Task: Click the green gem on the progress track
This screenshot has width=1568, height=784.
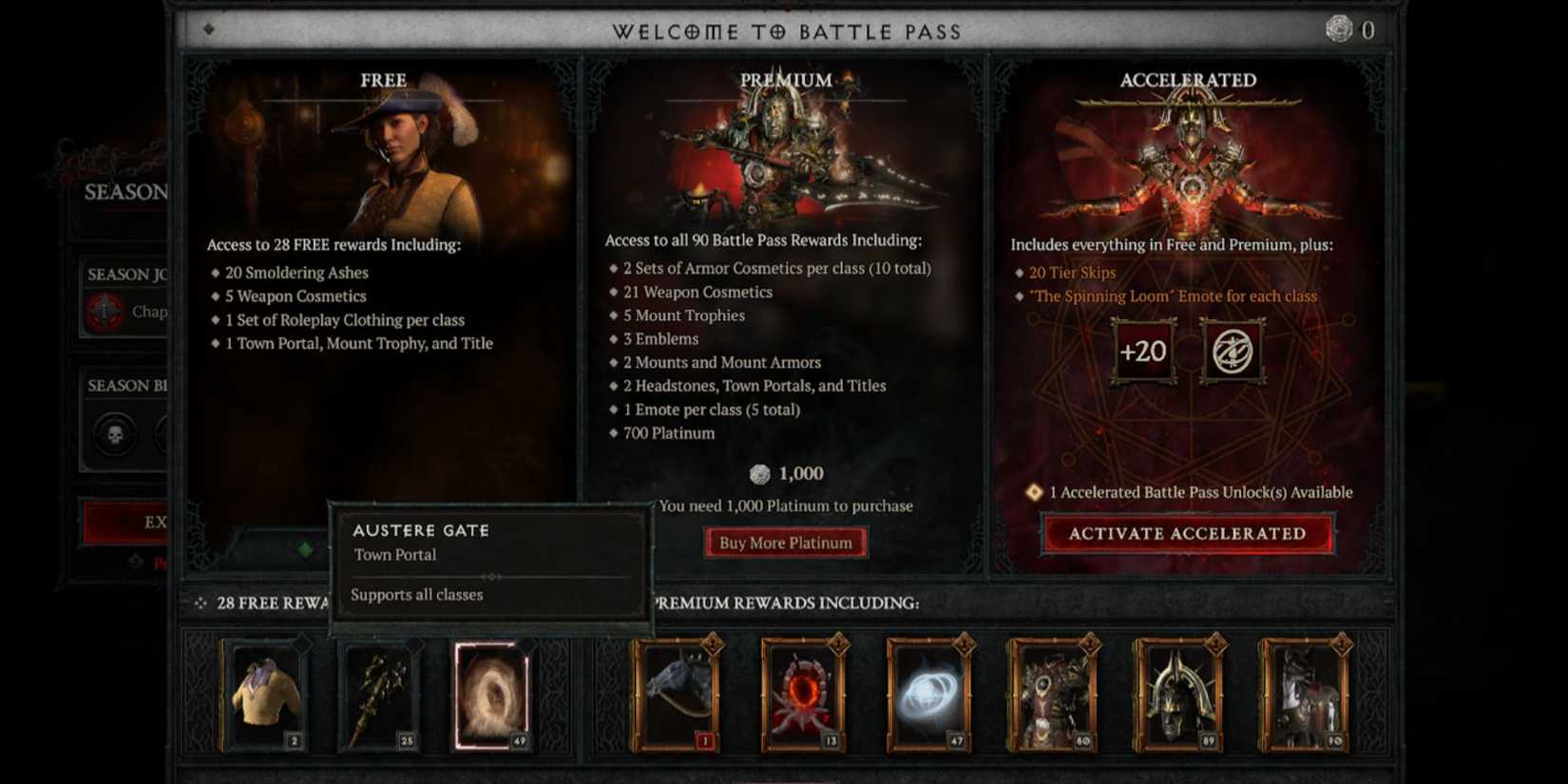Action: point(306,548)
